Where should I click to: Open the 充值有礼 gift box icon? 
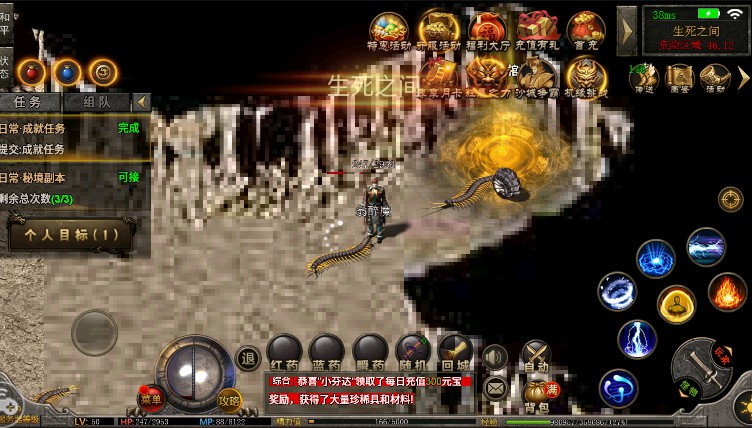tap(538, 30)
